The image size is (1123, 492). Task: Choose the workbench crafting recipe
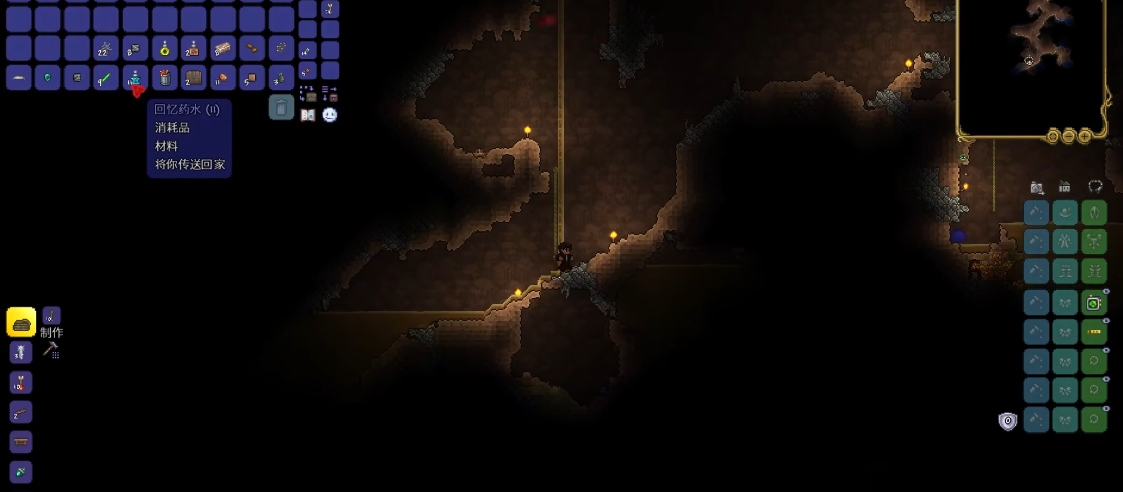tap(21, 442)
